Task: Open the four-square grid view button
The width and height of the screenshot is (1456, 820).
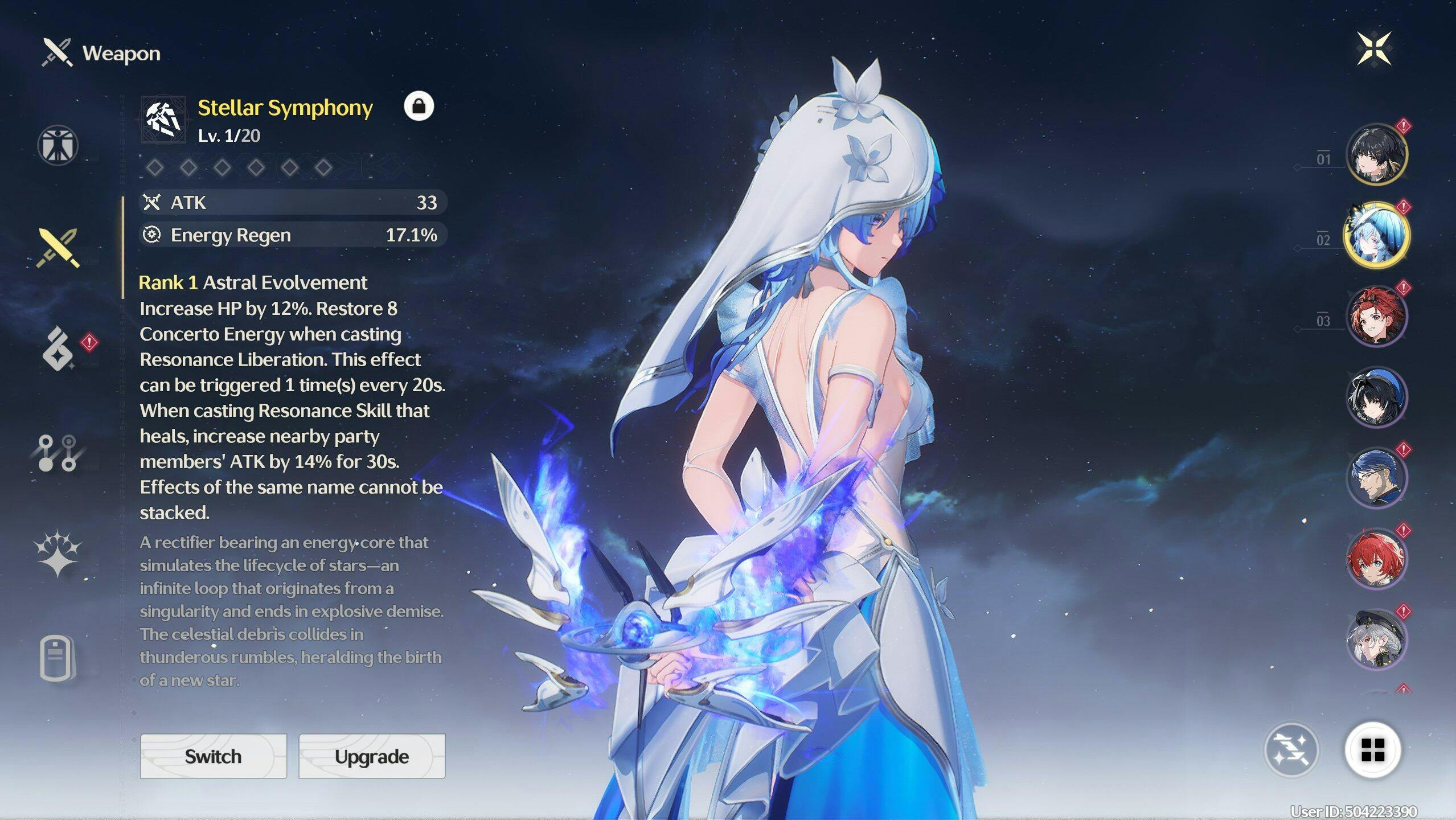Action: point(1372,749)
